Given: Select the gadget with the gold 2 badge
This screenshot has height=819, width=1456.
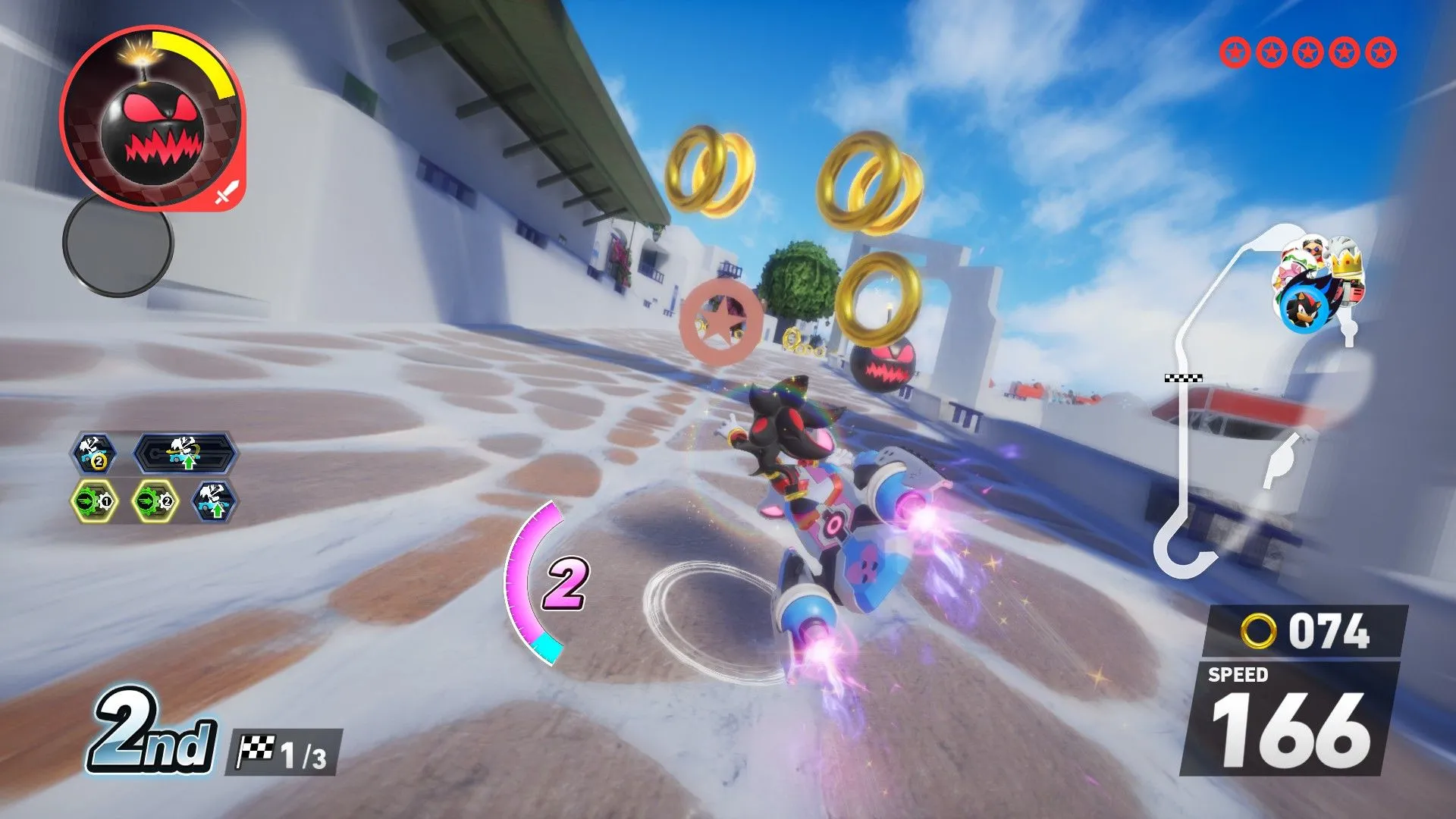Looking at the screenshot, I should click(x=93, y=454).
